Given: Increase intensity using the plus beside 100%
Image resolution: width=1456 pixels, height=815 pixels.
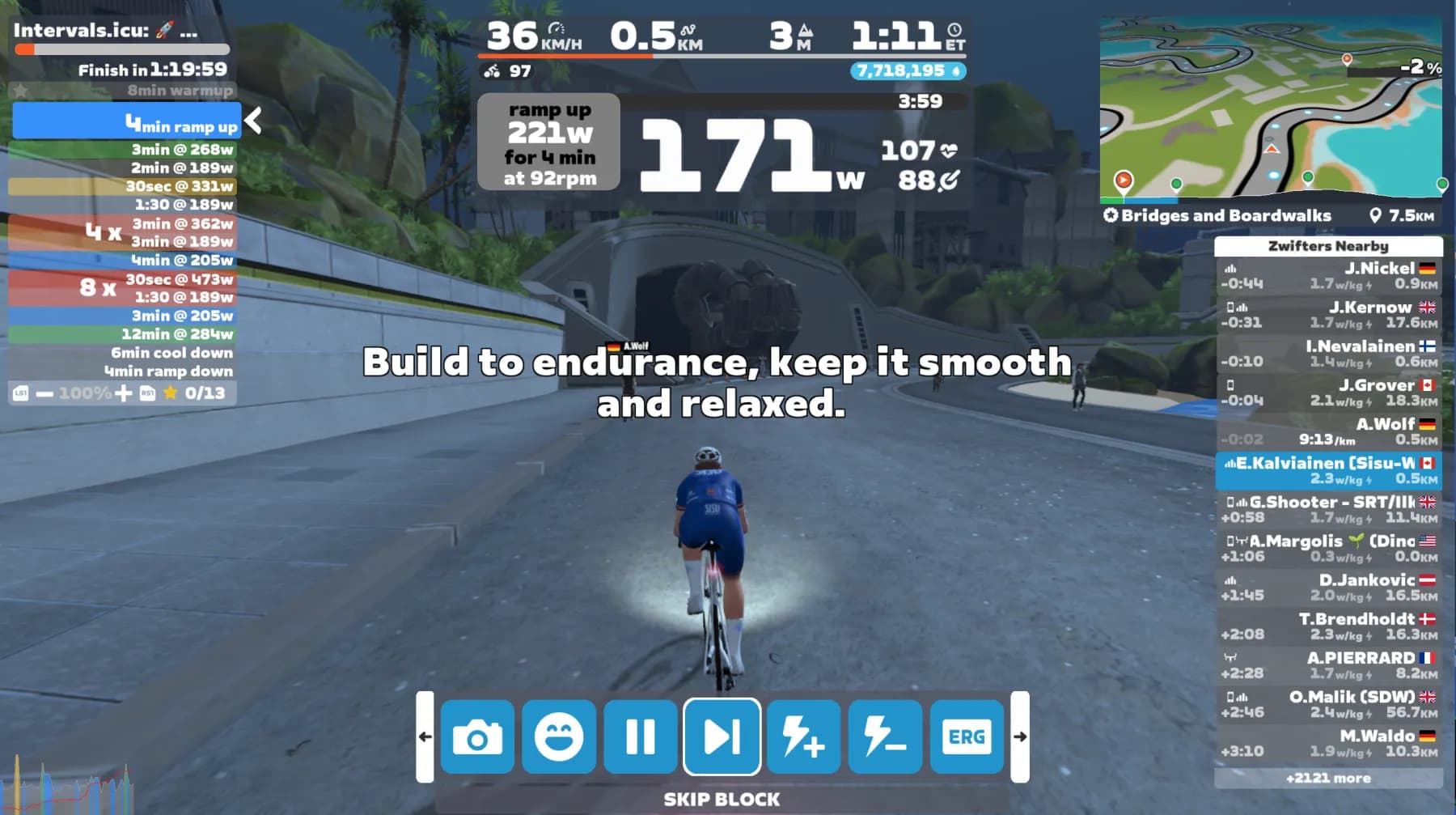Looking at the screenshot, I should point(121,393).
